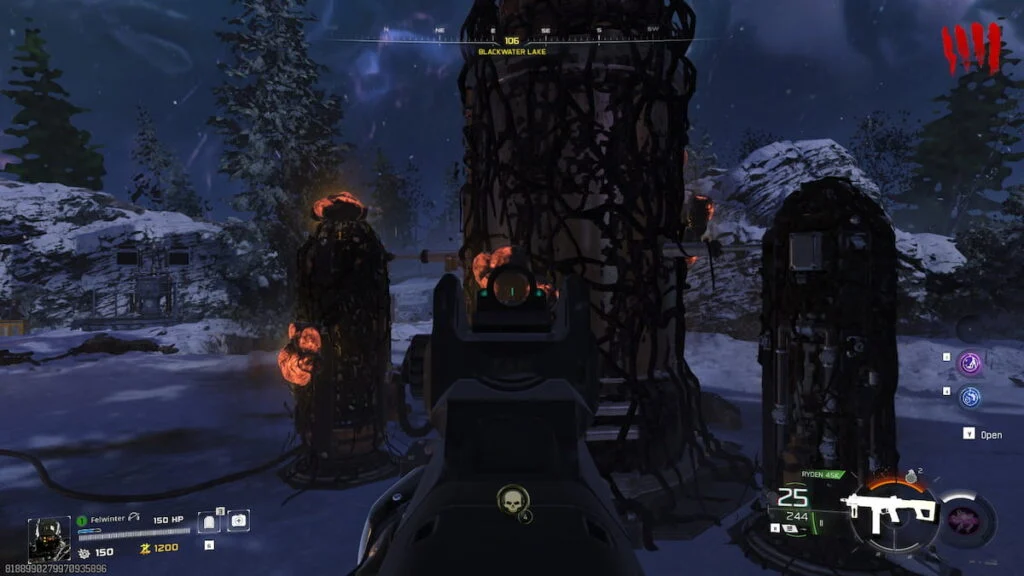Click the Felwinter operator portrait
The image size is (1024, 576).
pyautogui.click(x=48, y=538)
